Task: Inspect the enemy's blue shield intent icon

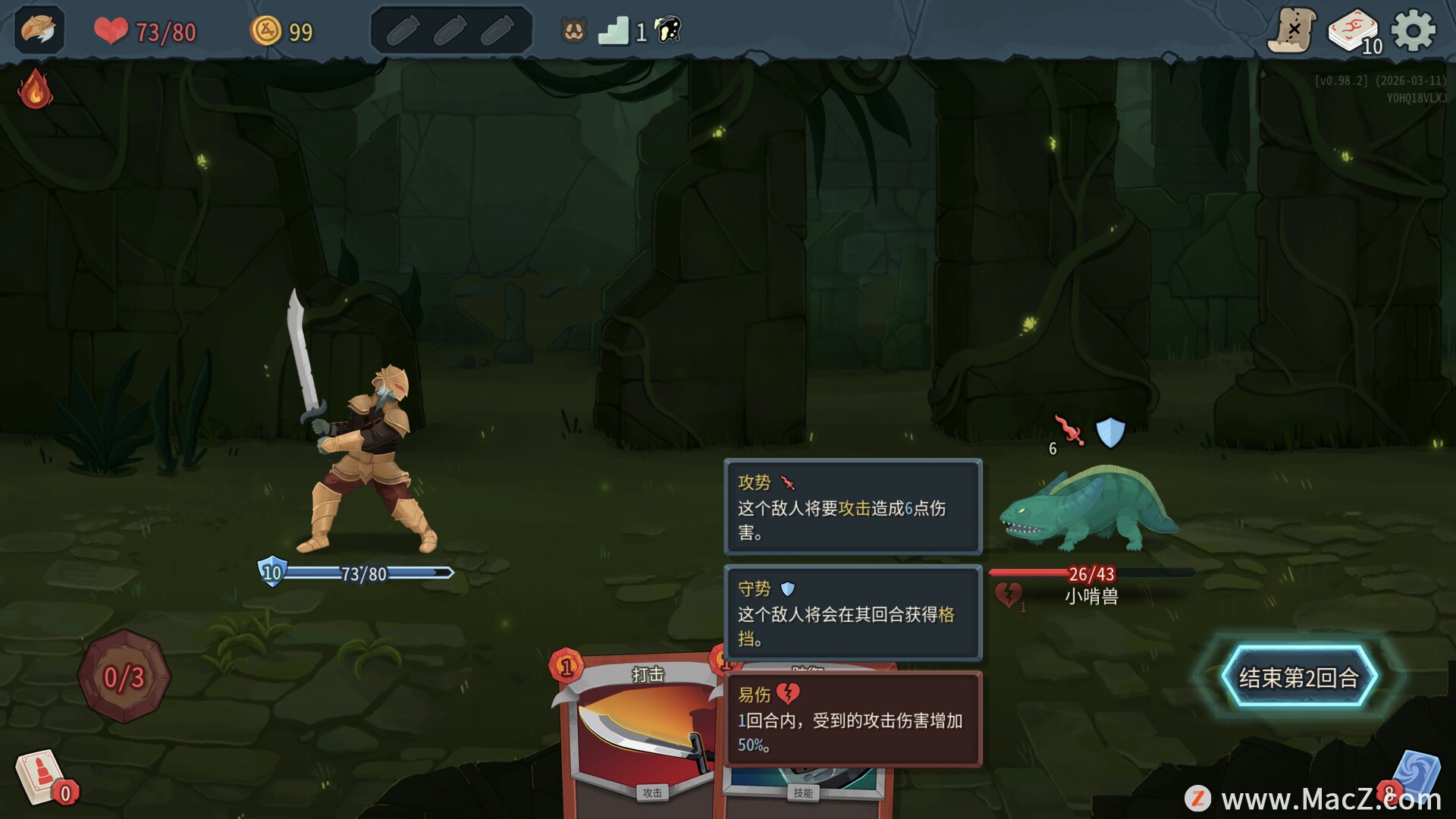Action: click(1110, 432)
